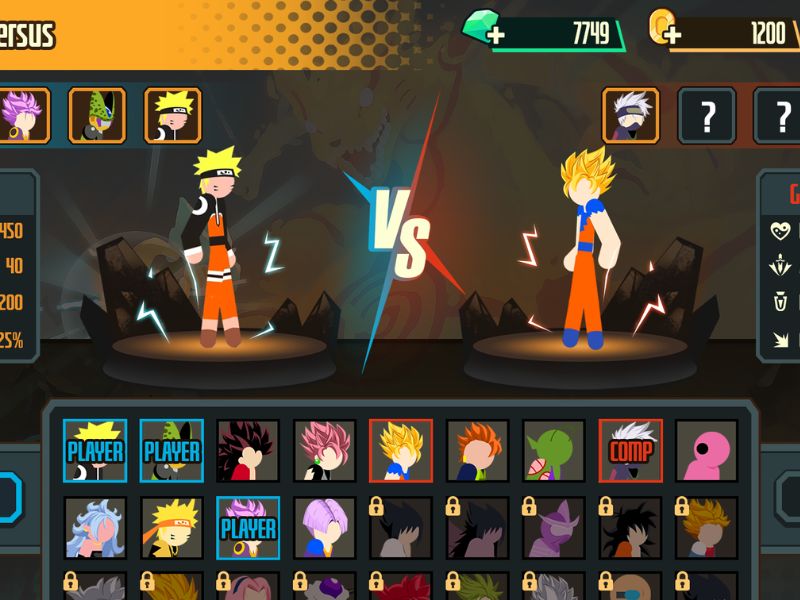Image resolution: width=800 pixels, height=600 pixels.
Task: Pick the white-haired Android 21 roster tile
Action: tap(95, 527)
